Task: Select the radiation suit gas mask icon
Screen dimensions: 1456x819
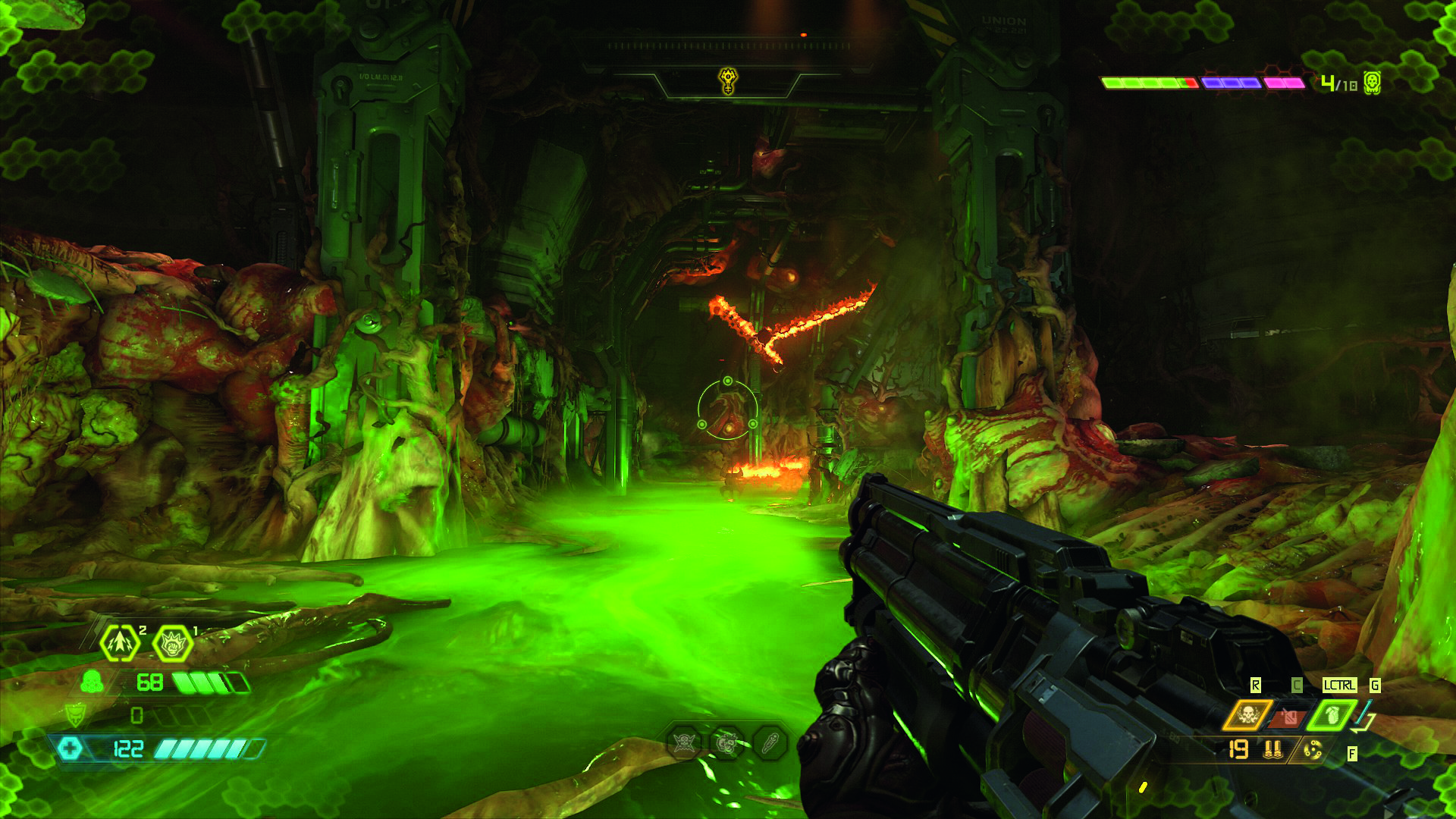Action: 92,682
